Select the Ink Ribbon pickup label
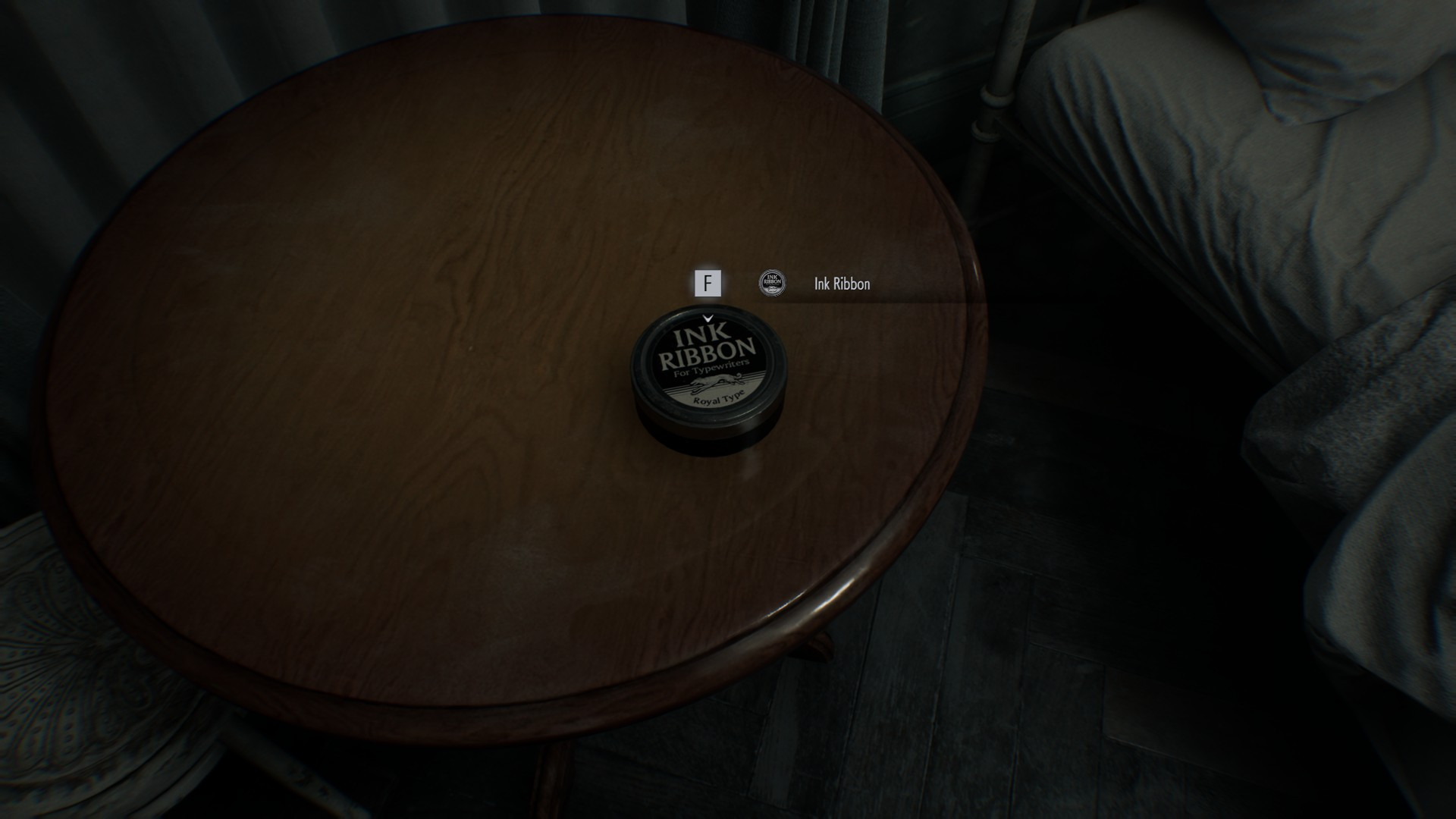The height and width of the screenshot is (819, 1456). (x=842, y=284)
